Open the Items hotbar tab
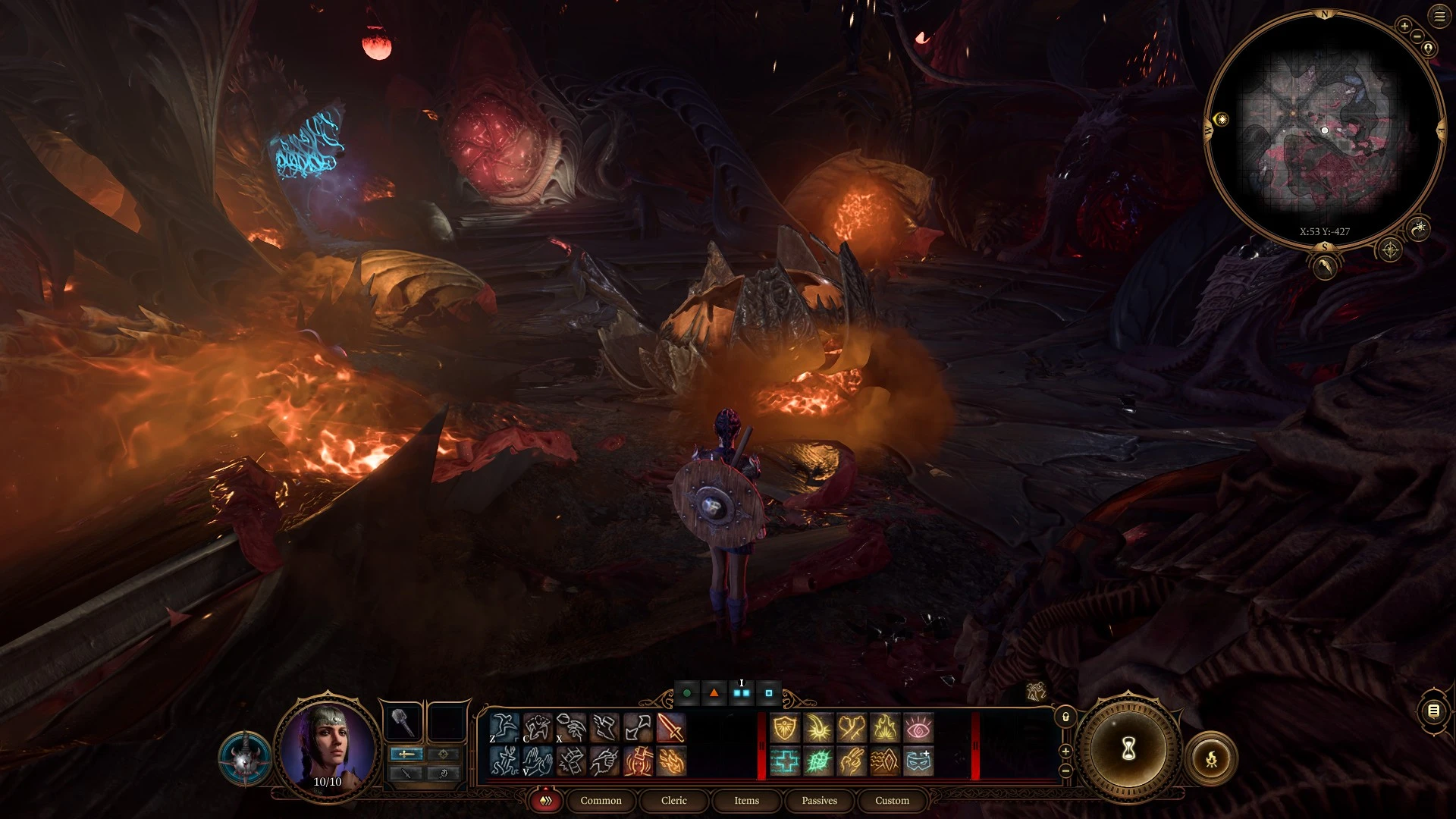Viewport: 1456px width, 819px height. pos(746,800)
